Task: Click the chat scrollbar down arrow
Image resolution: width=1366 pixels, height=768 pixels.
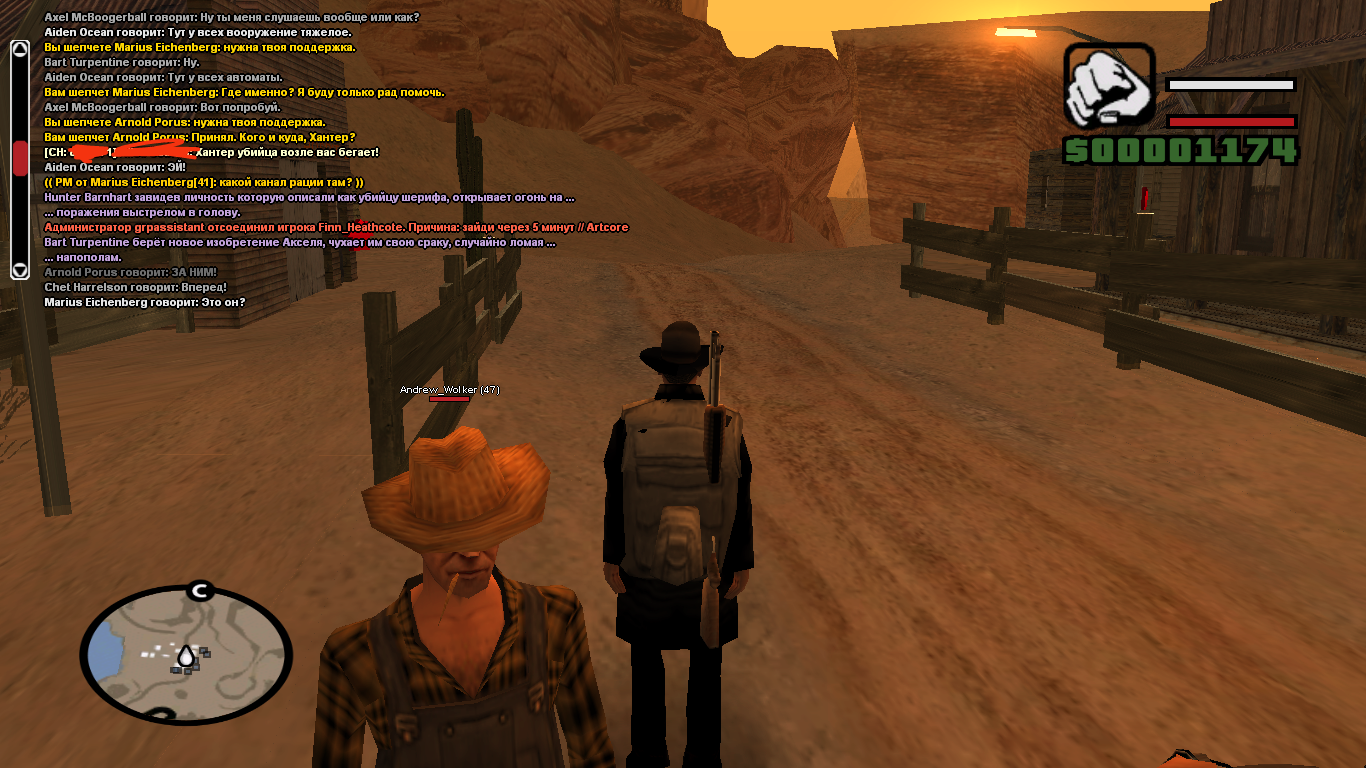Action: (19, 270)
